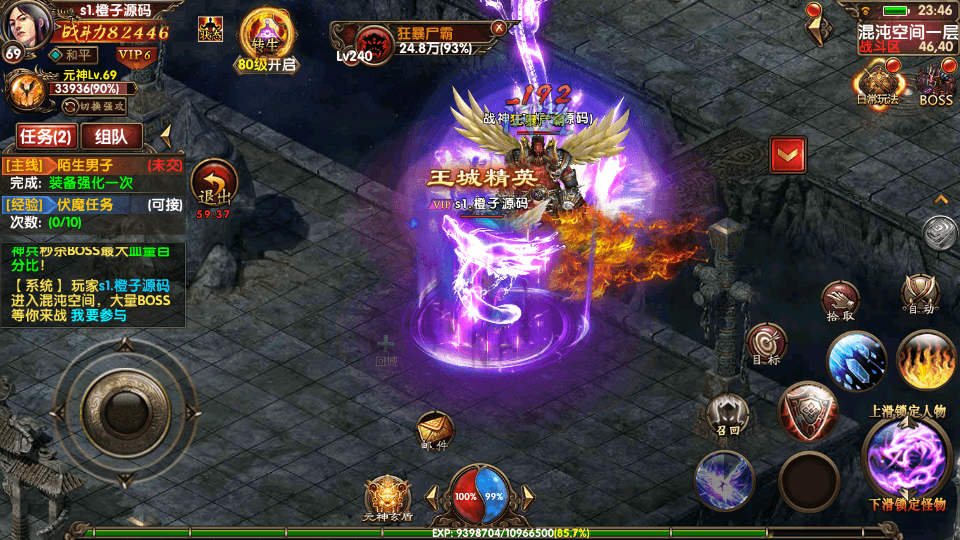Open the 日常玩法 daily activities icon

879,82
